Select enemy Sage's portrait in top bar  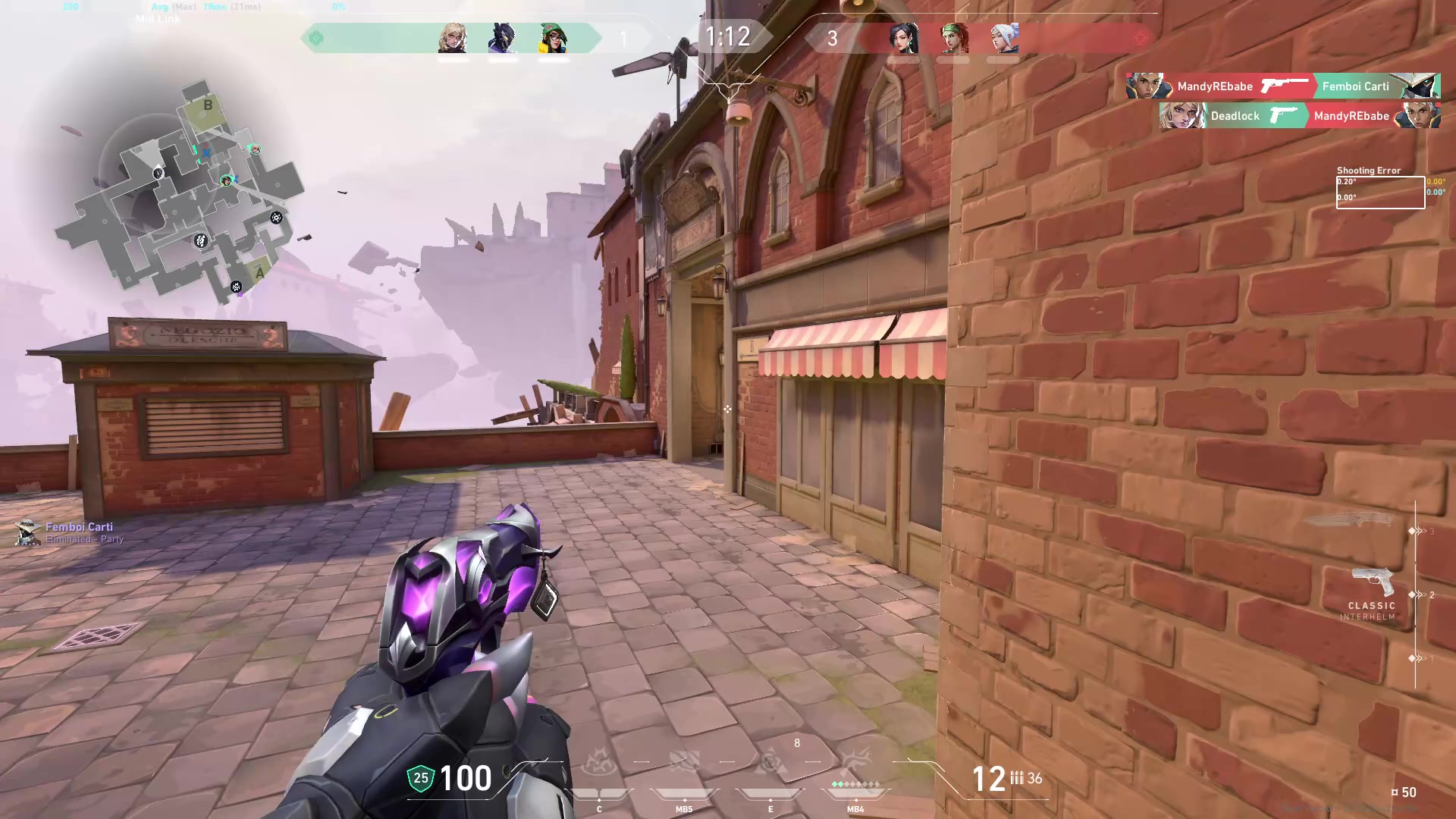pyautogui.click(x=904, y=38)
